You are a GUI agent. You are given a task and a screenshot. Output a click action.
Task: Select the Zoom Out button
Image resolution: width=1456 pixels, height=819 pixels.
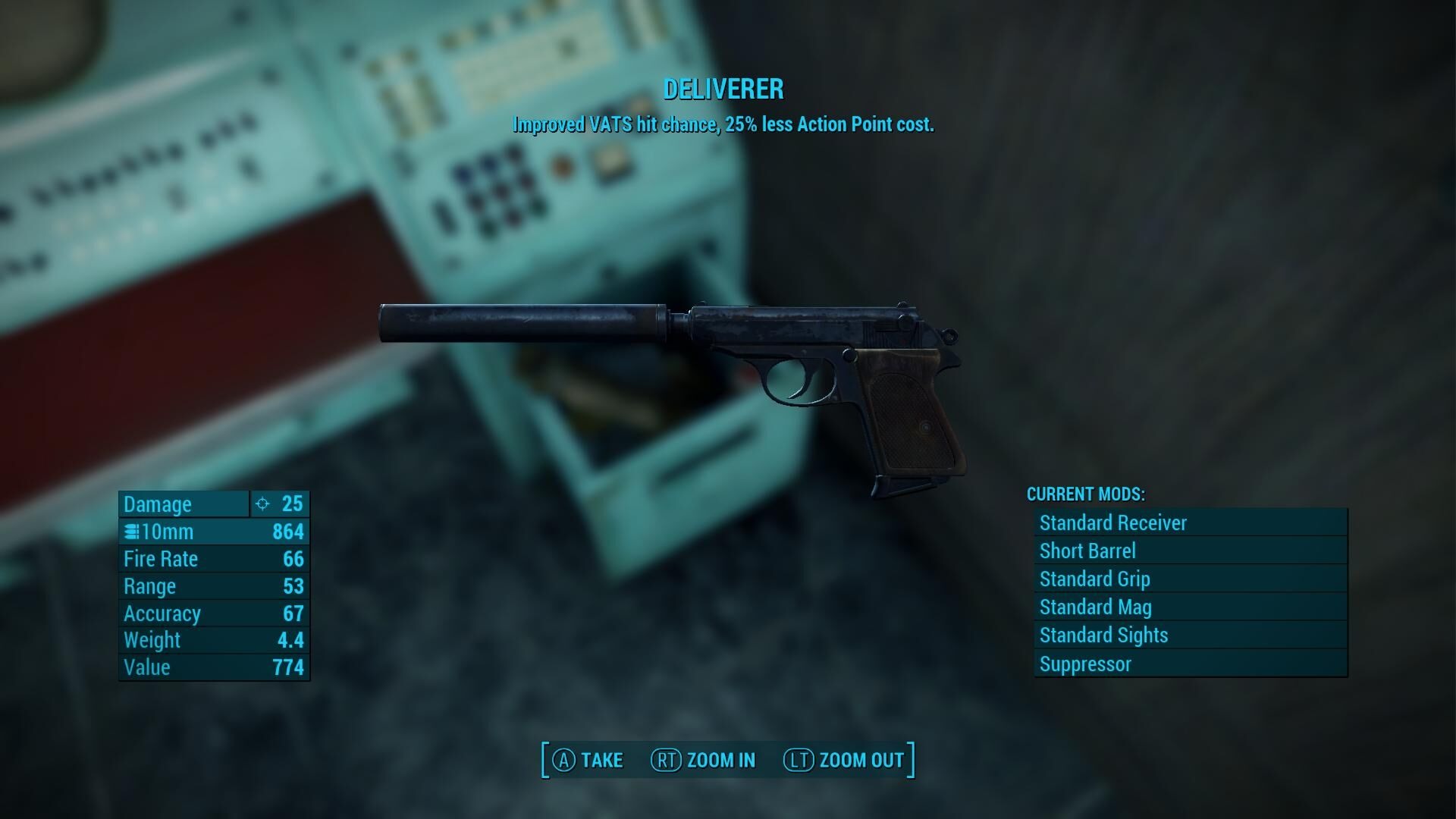click(843, 760)
